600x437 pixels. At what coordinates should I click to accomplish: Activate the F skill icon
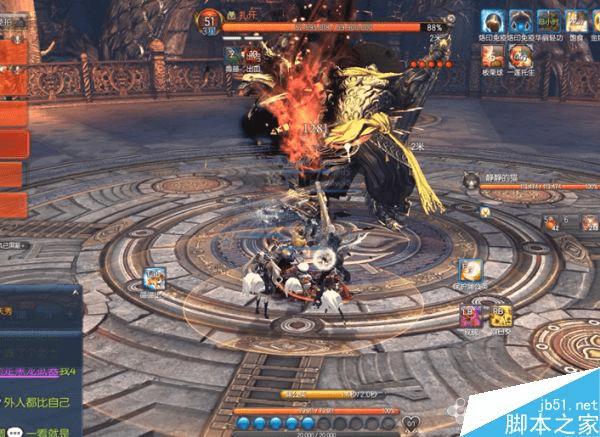(x=469, y=270)
